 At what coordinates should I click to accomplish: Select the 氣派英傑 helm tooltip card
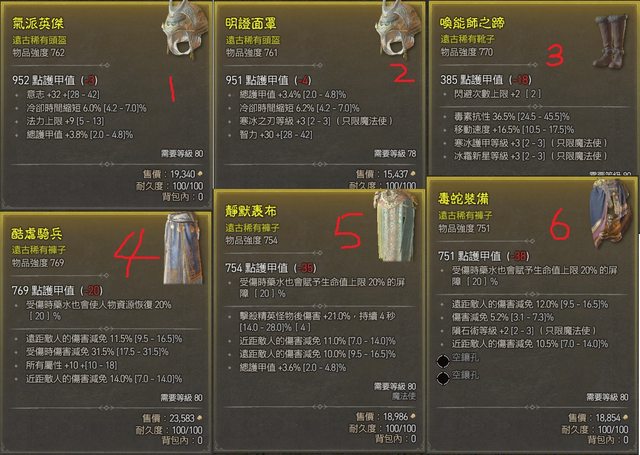(x=105, y=100)
